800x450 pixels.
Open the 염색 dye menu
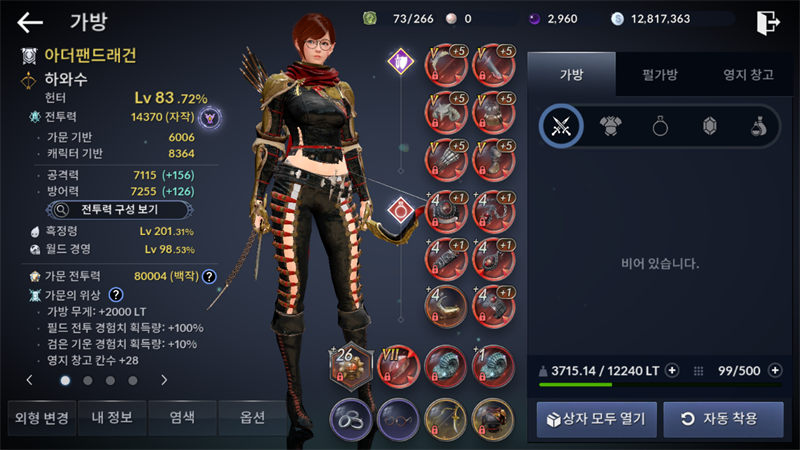(x=182, y=418)
